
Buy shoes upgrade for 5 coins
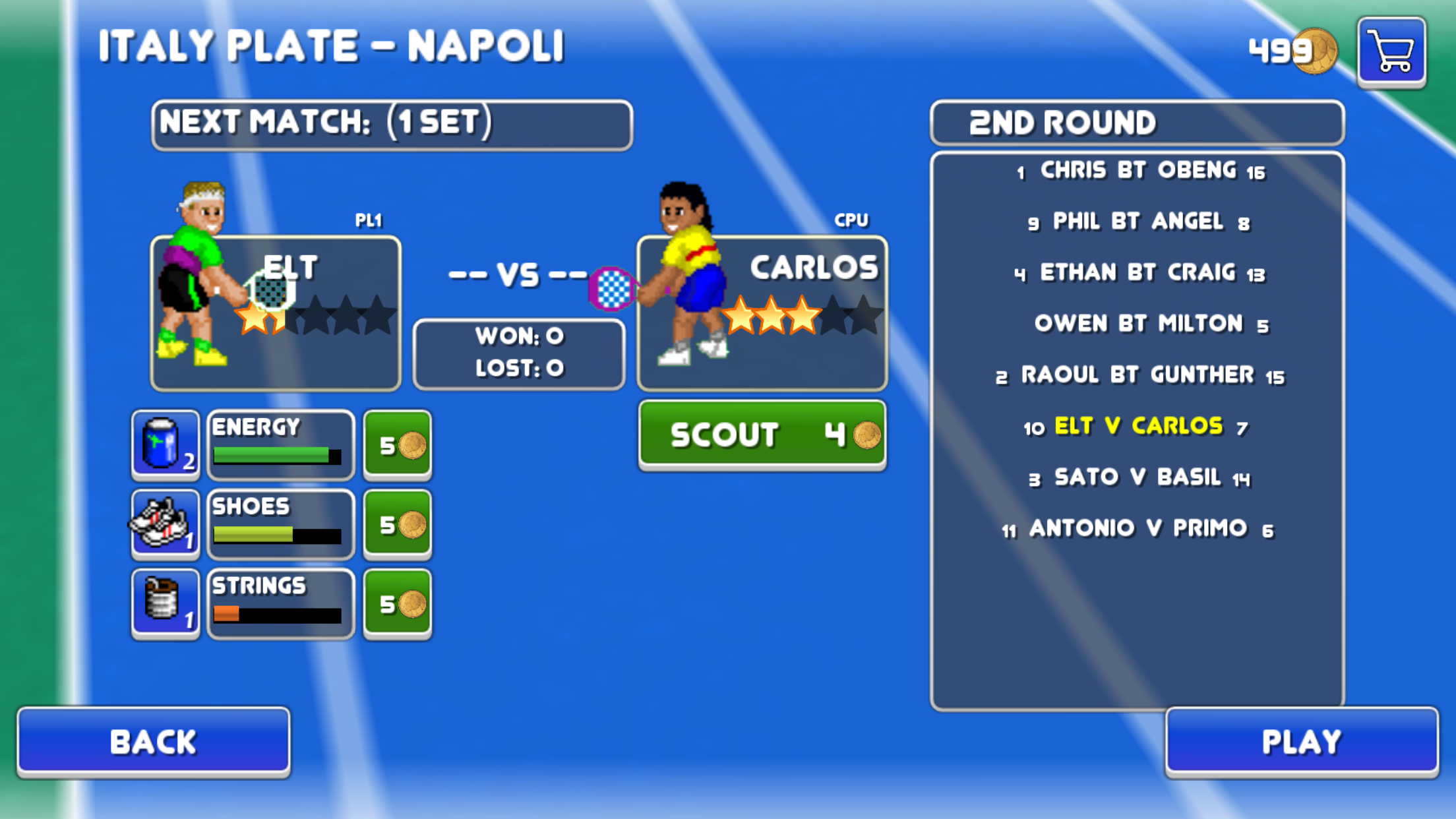398,525
